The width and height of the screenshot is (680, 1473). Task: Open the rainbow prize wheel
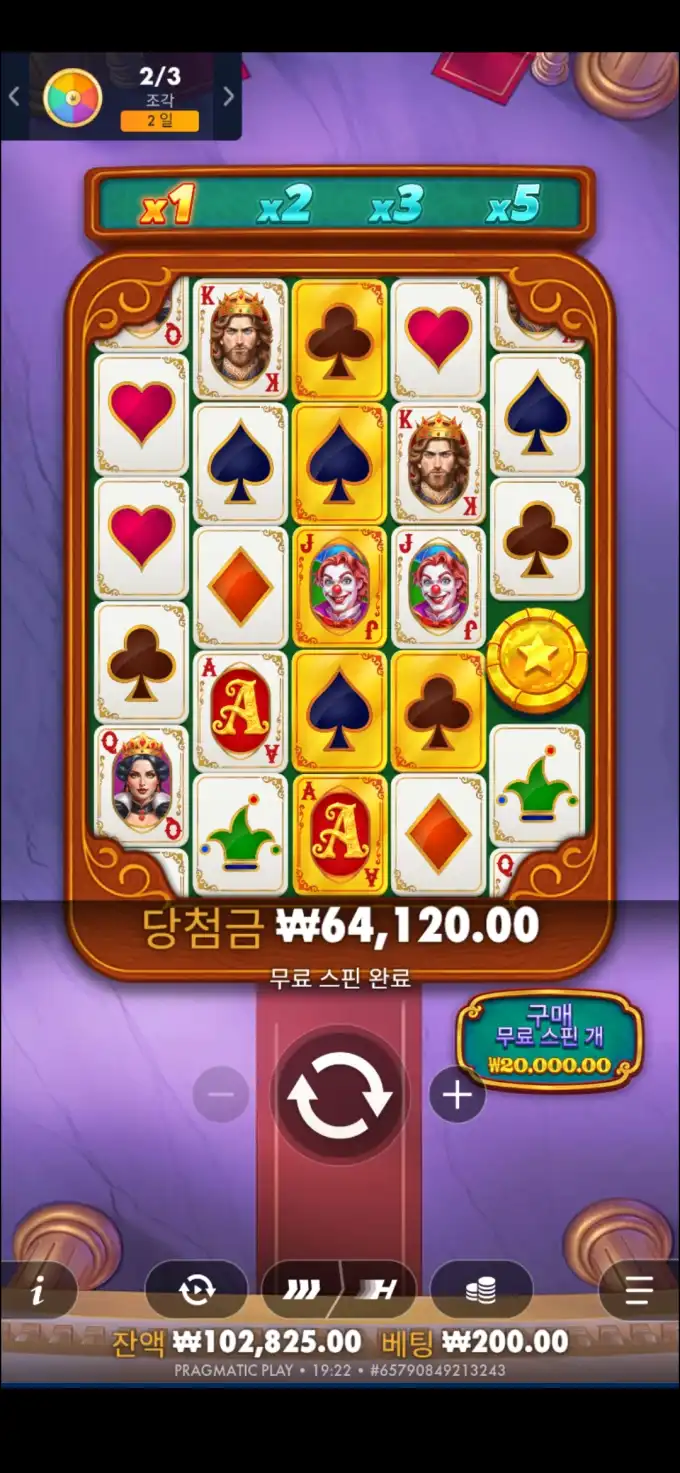[73, 97]
